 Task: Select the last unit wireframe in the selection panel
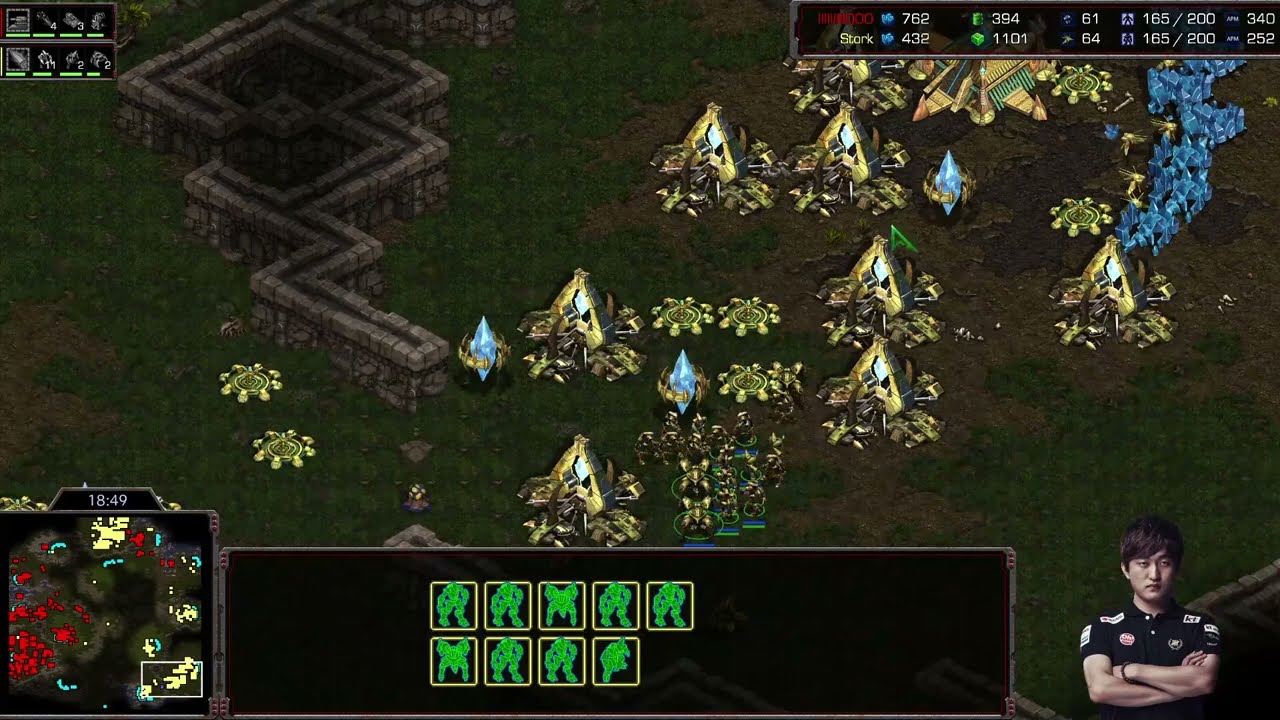coord(616,661)
